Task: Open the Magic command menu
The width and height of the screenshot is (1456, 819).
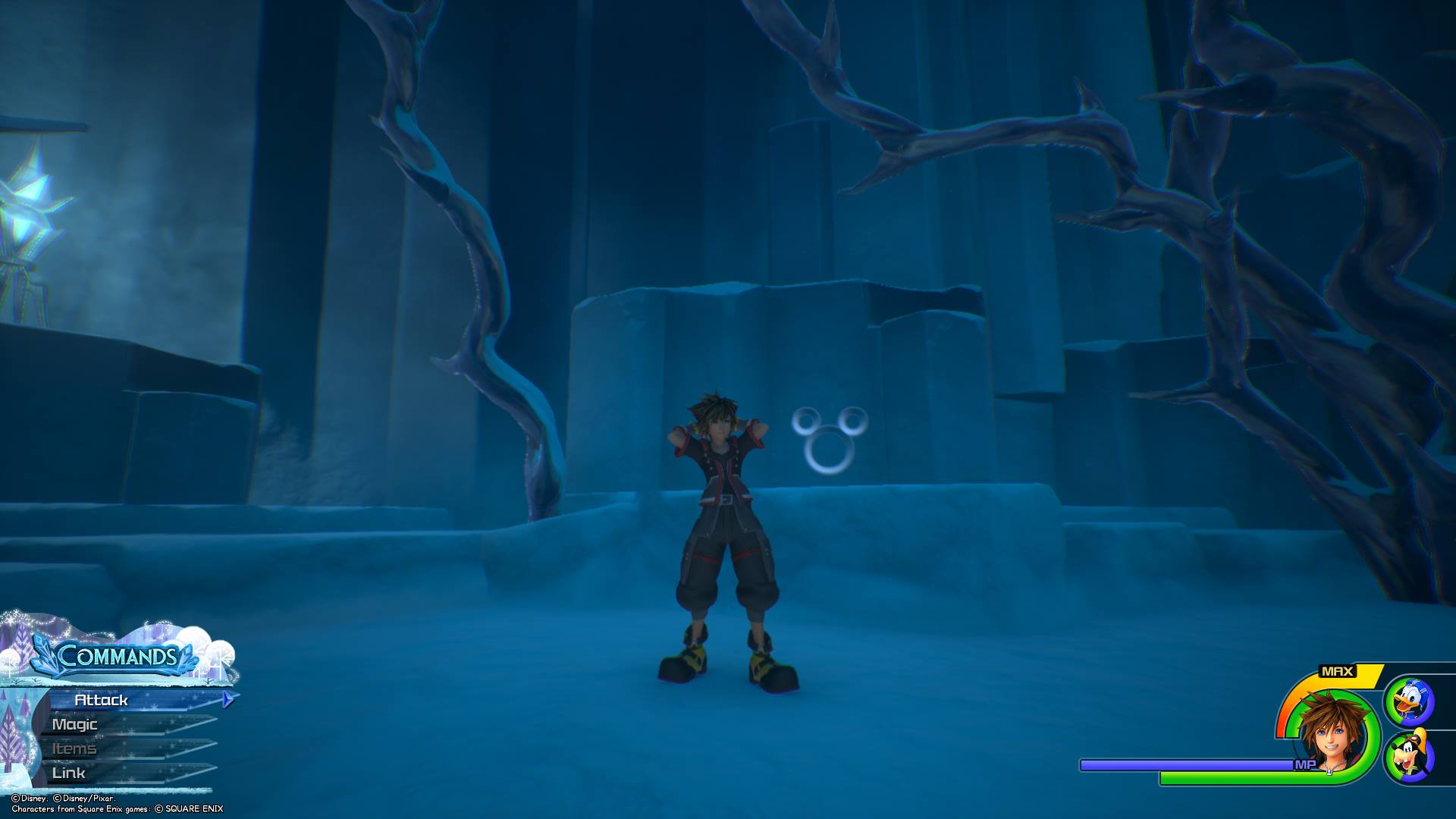Action: click(x=75, y=724)
